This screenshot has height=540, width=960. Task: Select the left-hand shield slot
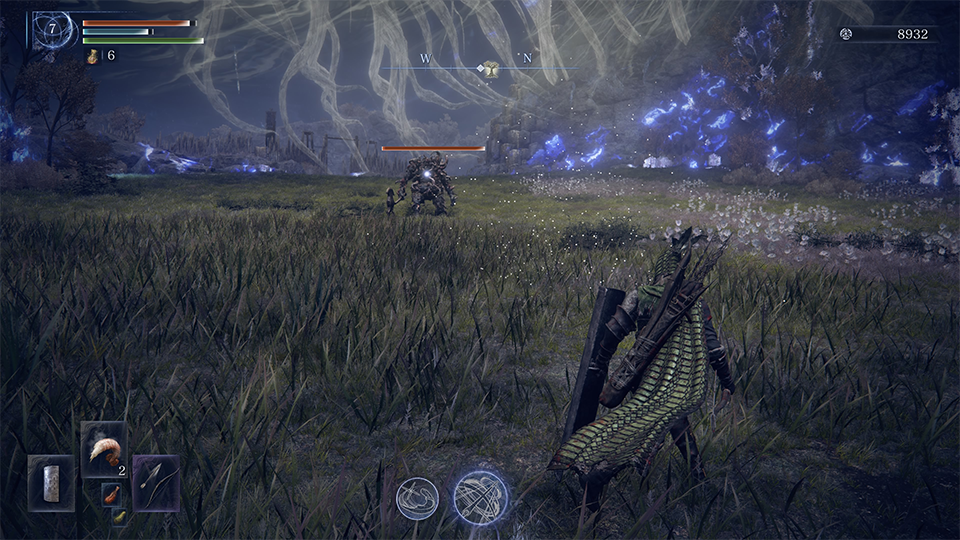click(51, 483)
